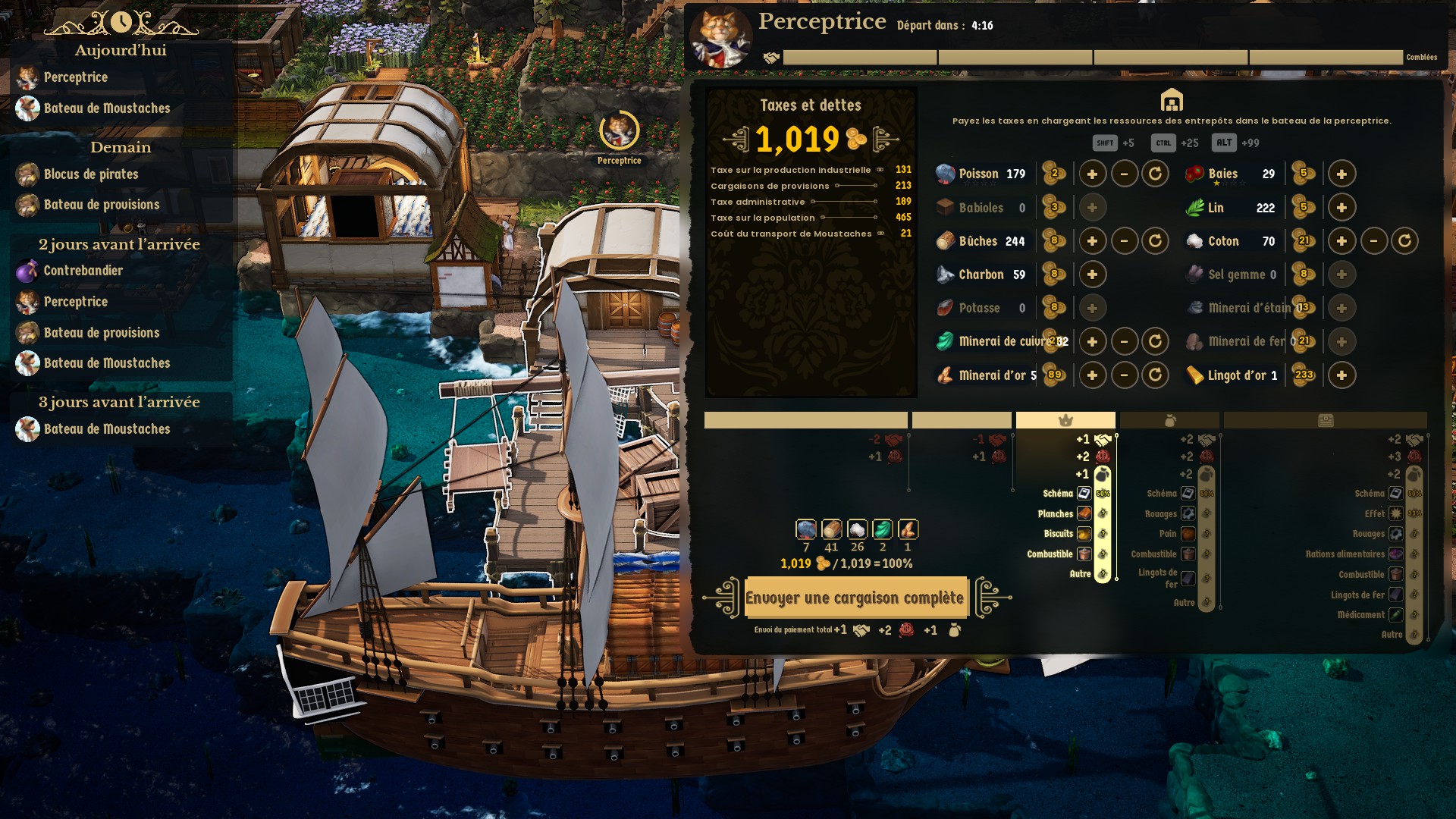Increase Coton in the cargo
This screenshot has height=819, width=1456.
pyautogui.click(x=1341, y=241)
